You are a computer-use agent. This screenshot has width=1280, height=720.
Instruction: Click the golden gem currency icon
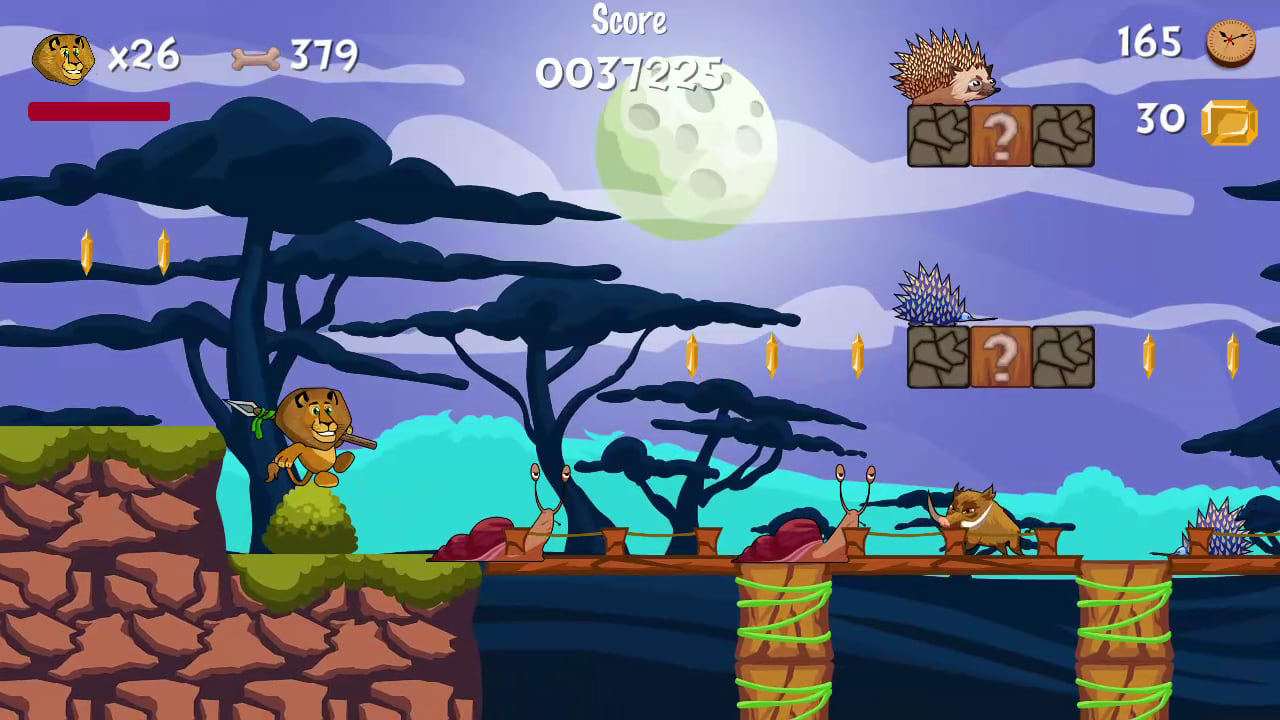click(x=1228, y=121)
